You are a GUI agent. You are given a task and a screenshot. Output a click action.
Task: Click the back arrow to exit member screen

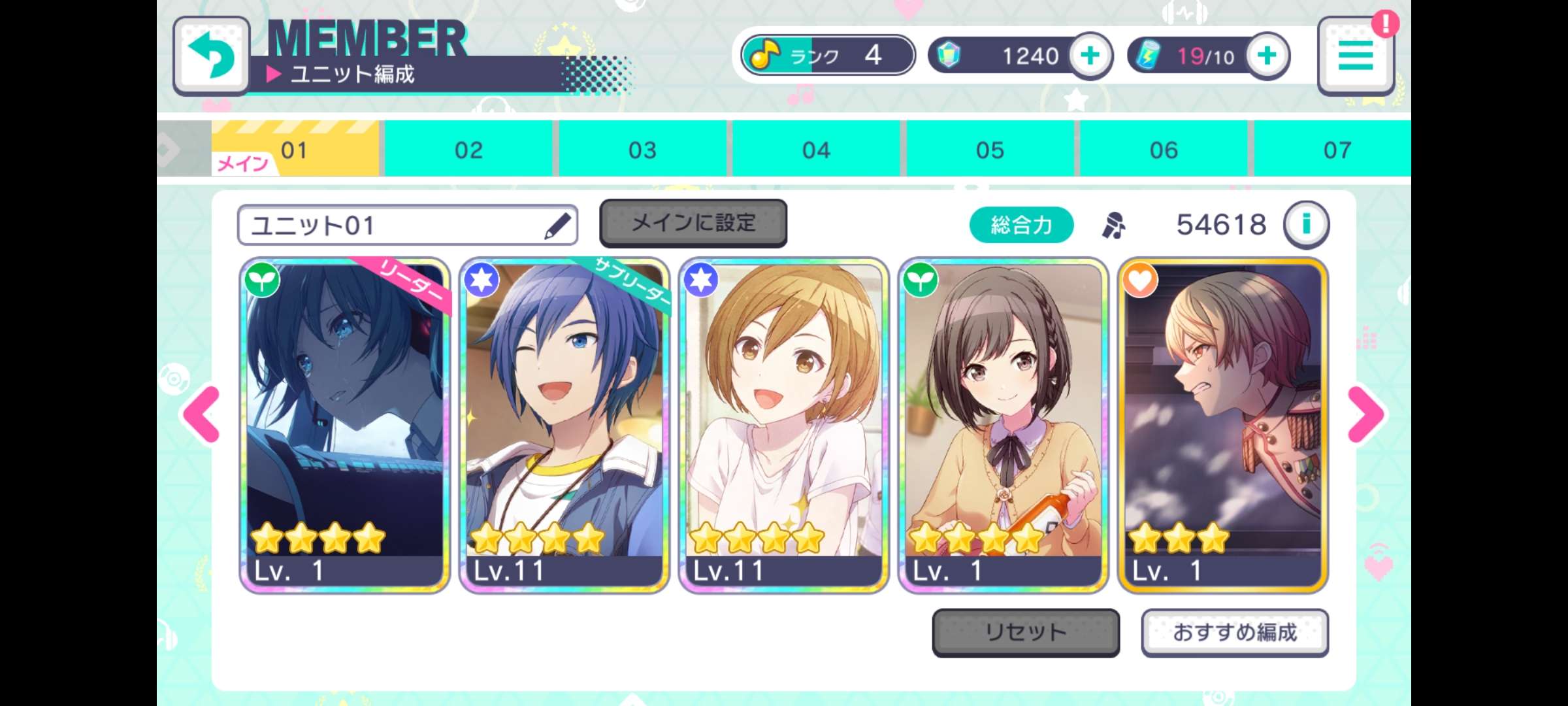click(210, 56)
